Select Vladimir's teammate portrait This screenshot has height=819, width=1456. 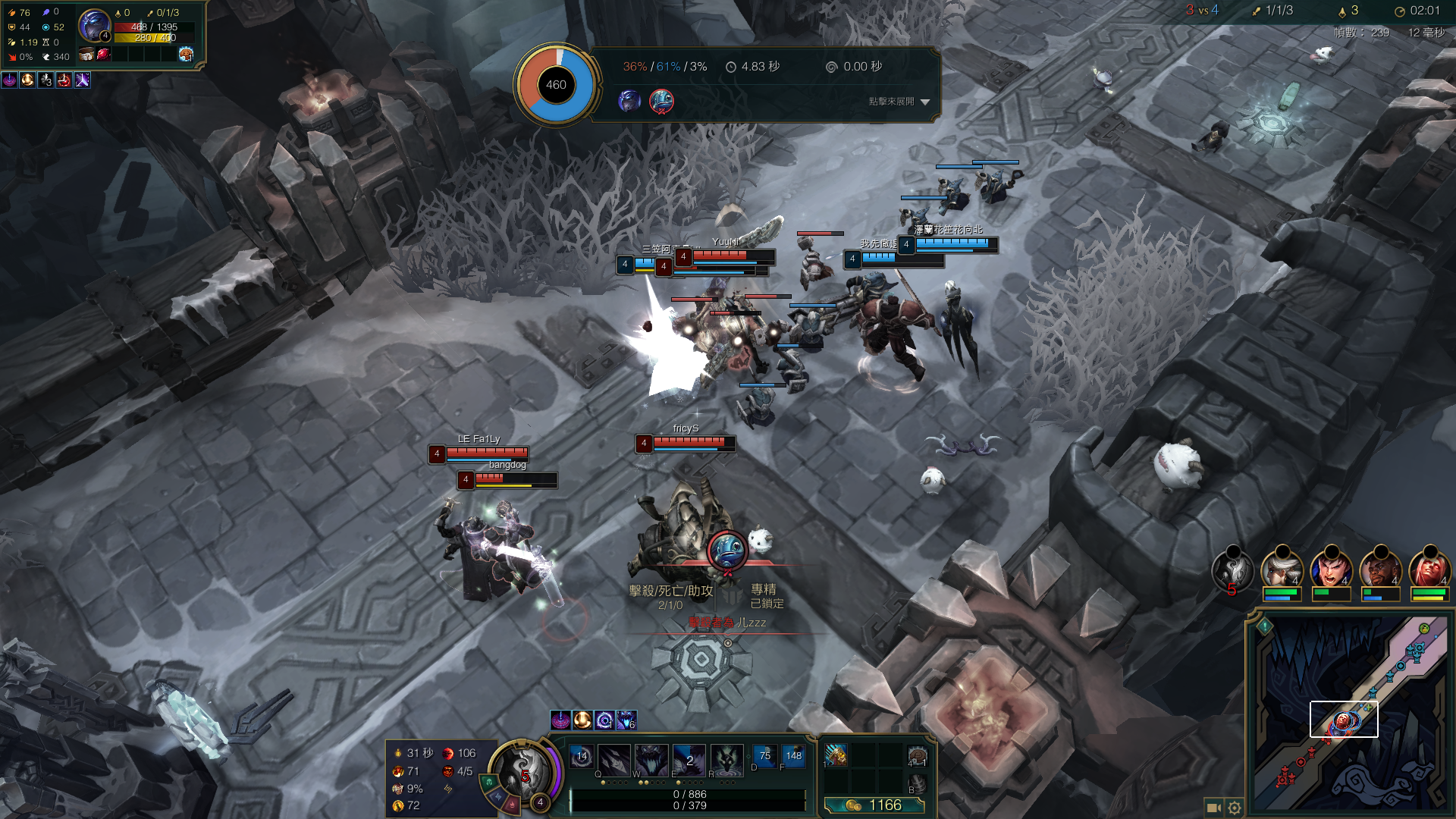pyautogui.click(x=1429, y=569)
